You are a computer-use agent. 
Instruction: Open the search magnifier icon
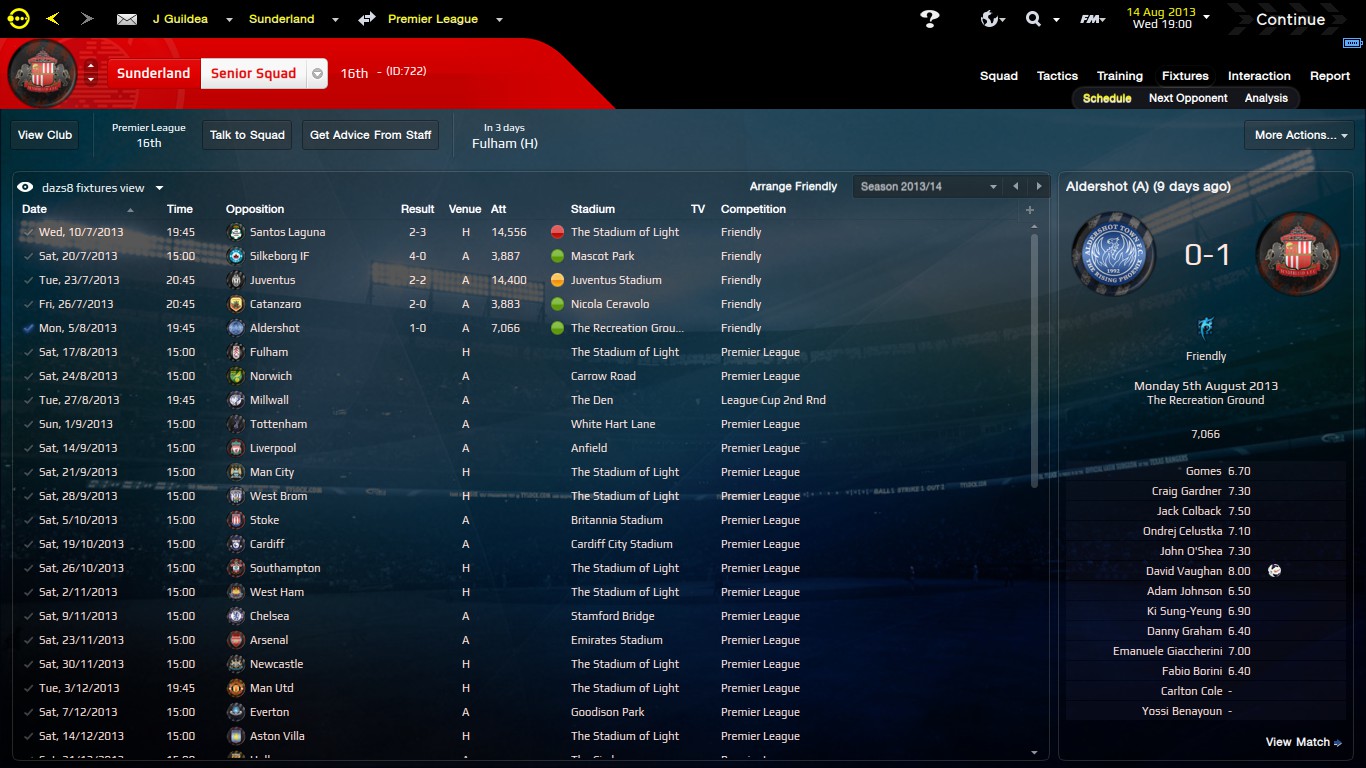pos(1034,19)
